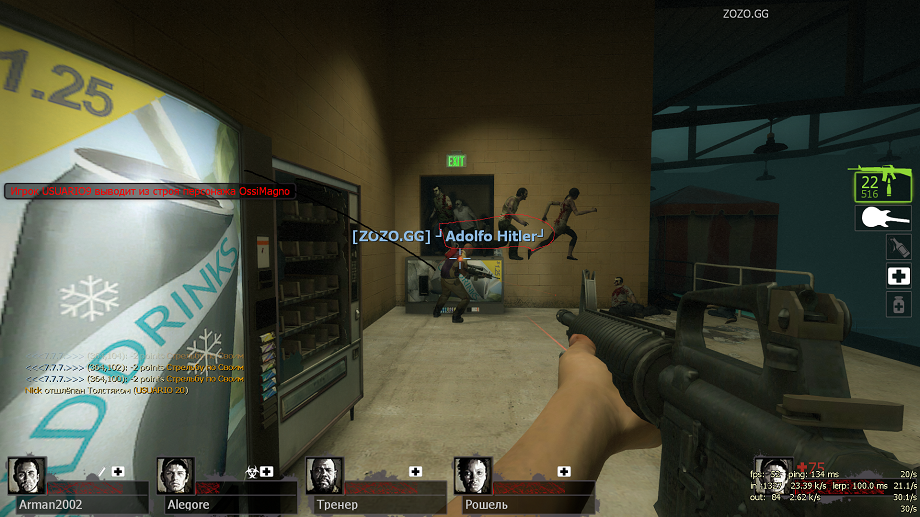
Task: Click Aleqore's teammate portrait
Action: (x=176, y=476)
